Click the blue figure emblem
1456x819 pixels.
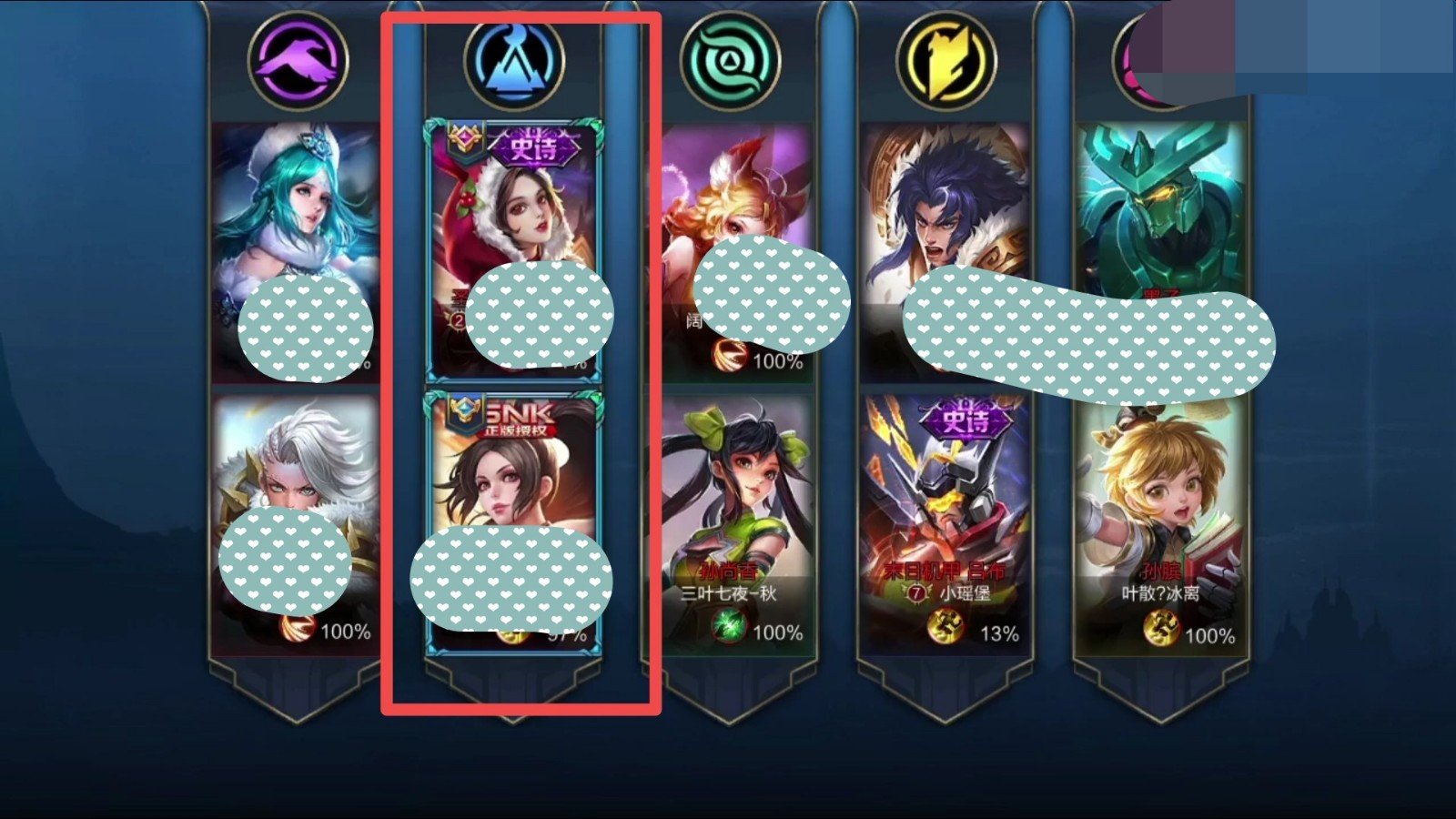(513, 61)
